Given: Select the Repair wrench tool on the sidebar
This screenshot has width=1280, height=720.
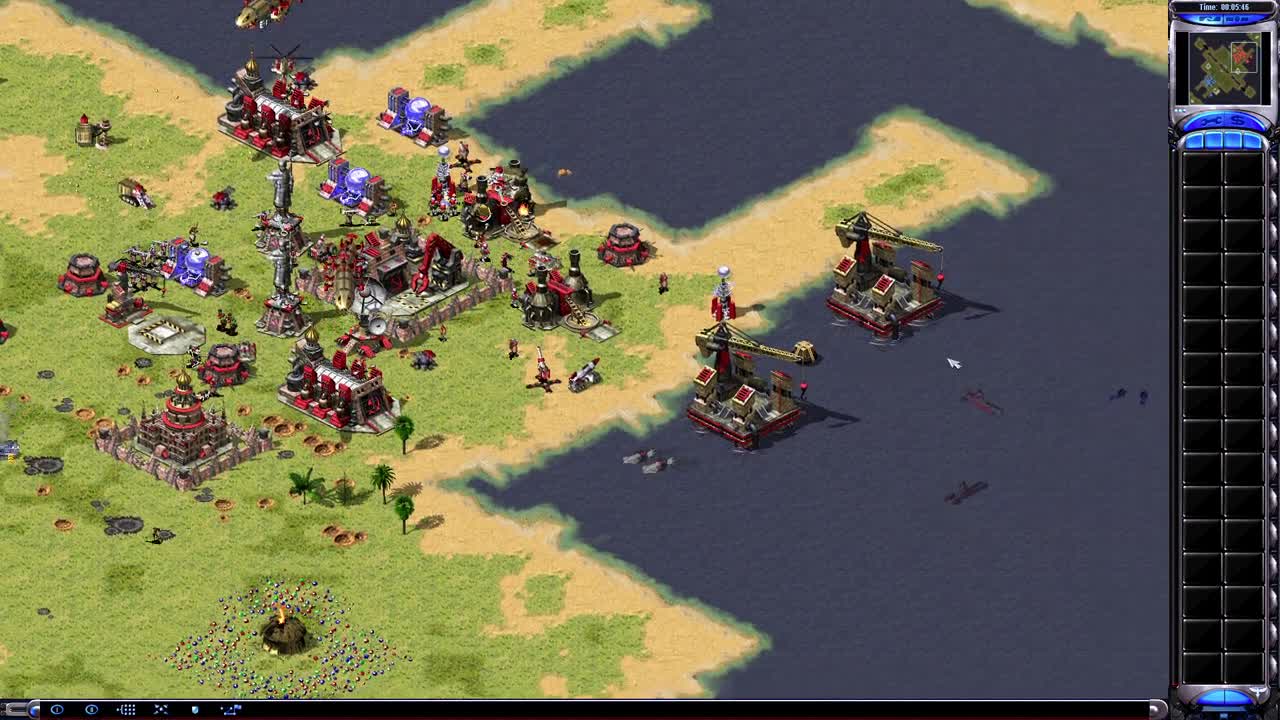Looking at the screenshot, I should [x=1210, y=122].
